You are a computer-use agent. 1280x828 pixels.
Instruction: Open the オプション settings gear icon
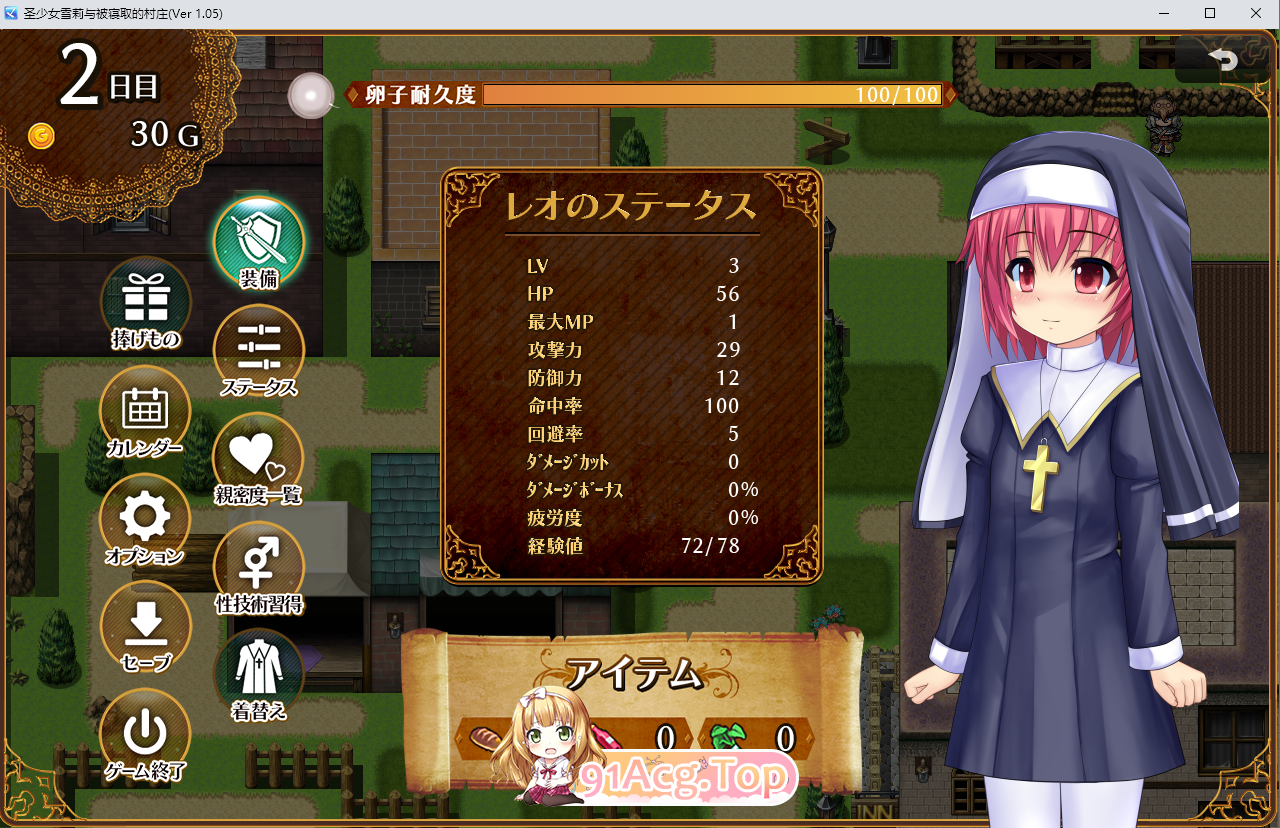pyautogui.click(x=146, y=512)
